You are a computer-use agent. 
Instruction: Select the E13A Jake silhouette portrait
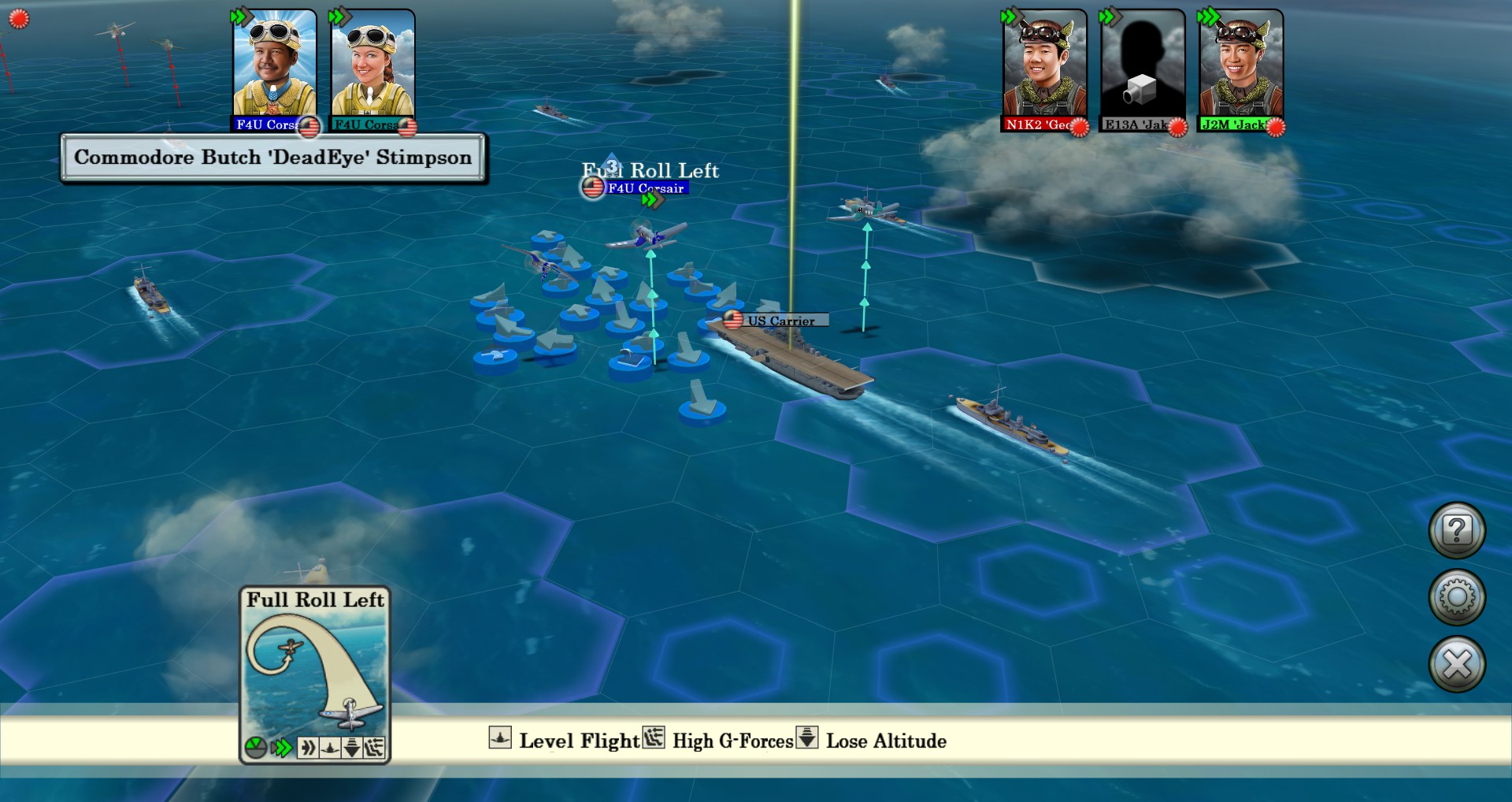click(x=1142, y=65)
